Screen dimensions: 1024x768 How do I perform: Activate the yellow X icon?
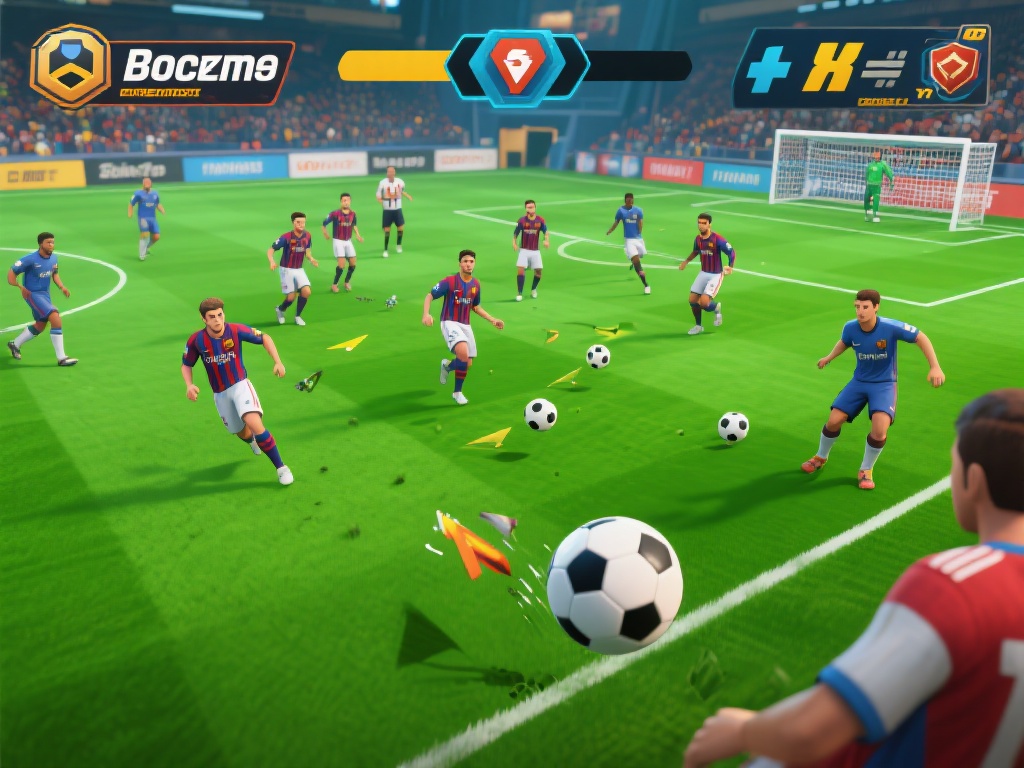[x=832, y=68]
